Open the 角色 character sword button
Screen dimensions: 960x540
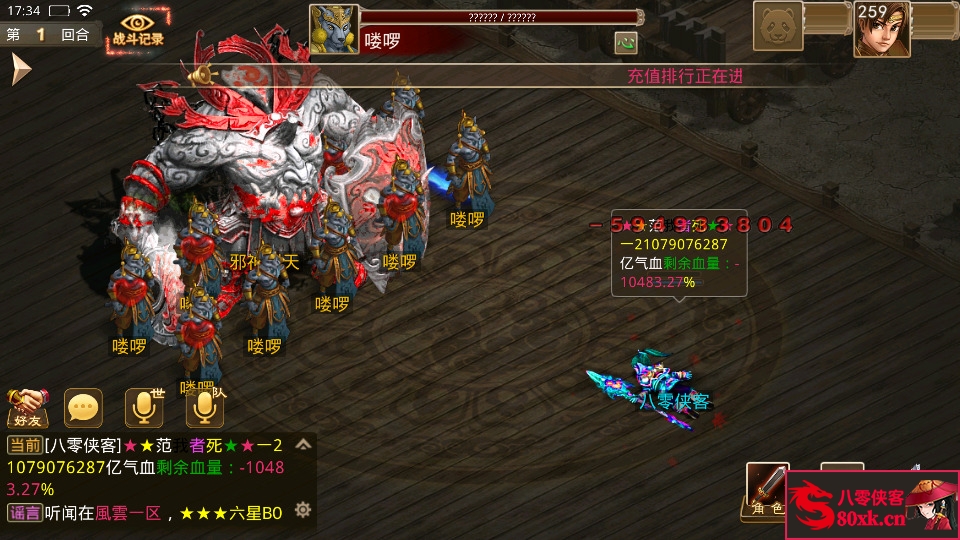[768, 489]
